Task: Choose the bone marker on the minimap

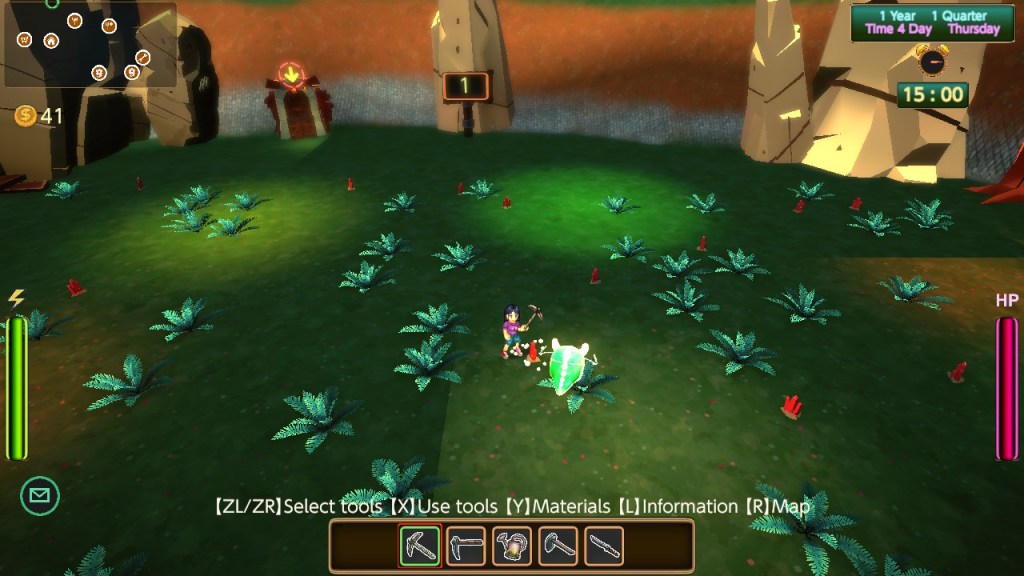Action: (x=143, y=57)
